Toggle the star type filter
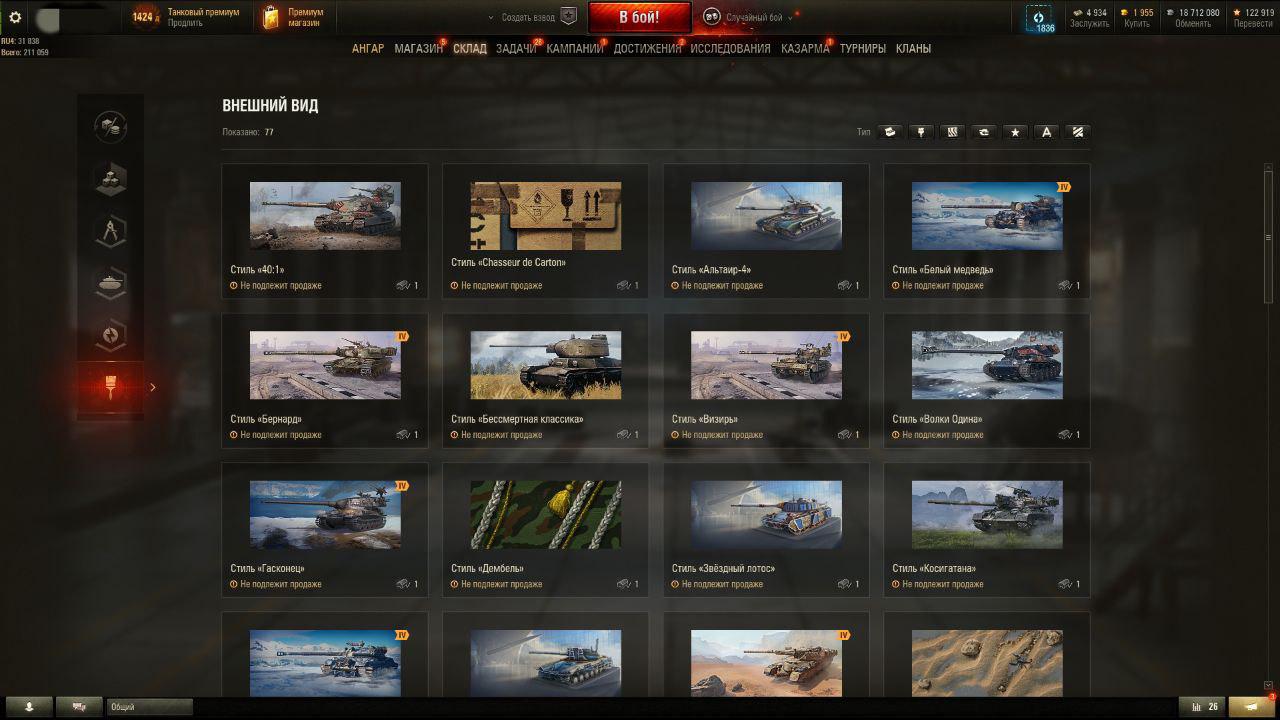The image size is (1280, 720). click(x=1015, y=132)
